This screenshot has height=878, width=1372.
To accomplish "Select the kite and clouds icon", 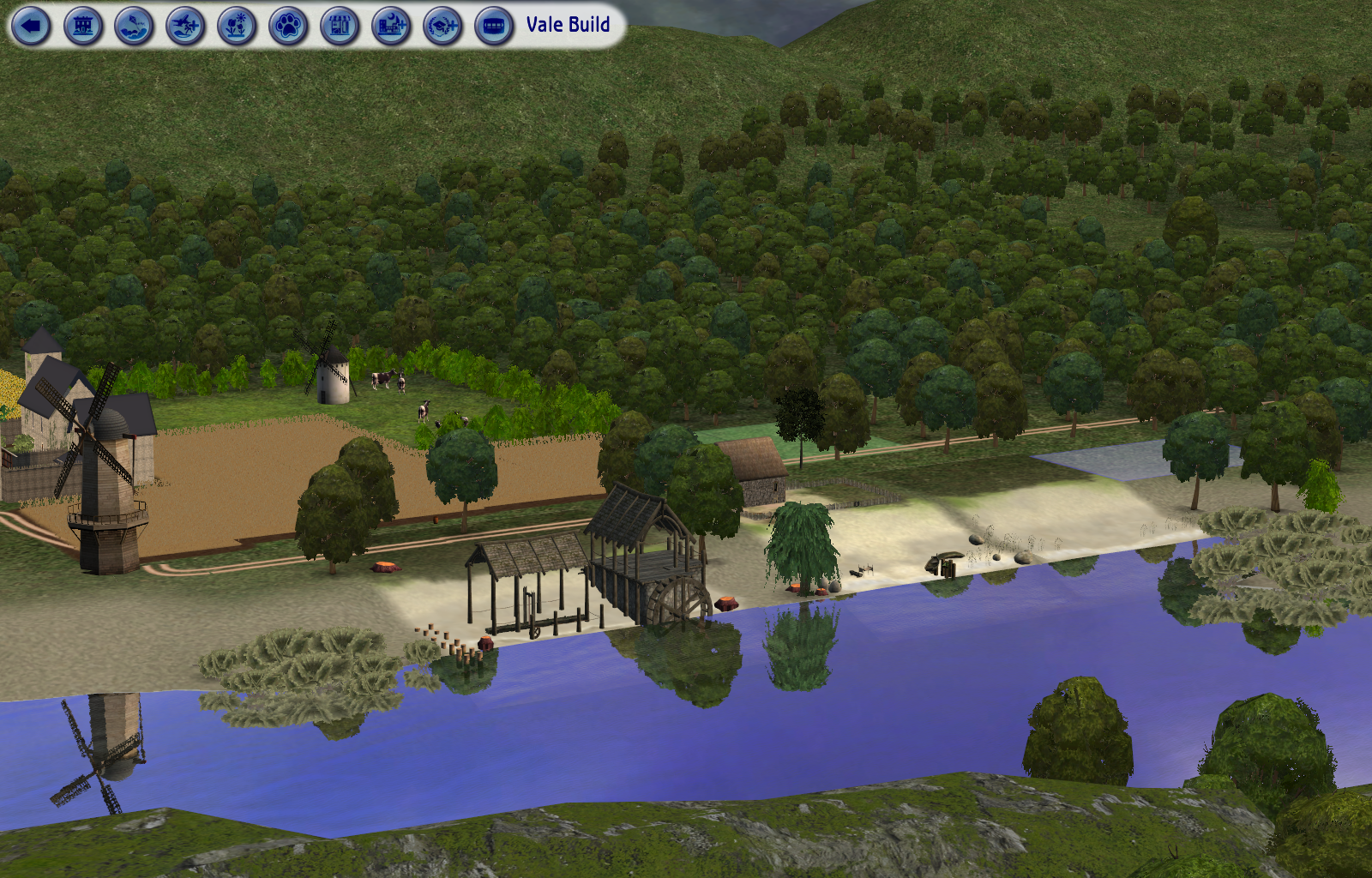I will (x=135, y=27).
